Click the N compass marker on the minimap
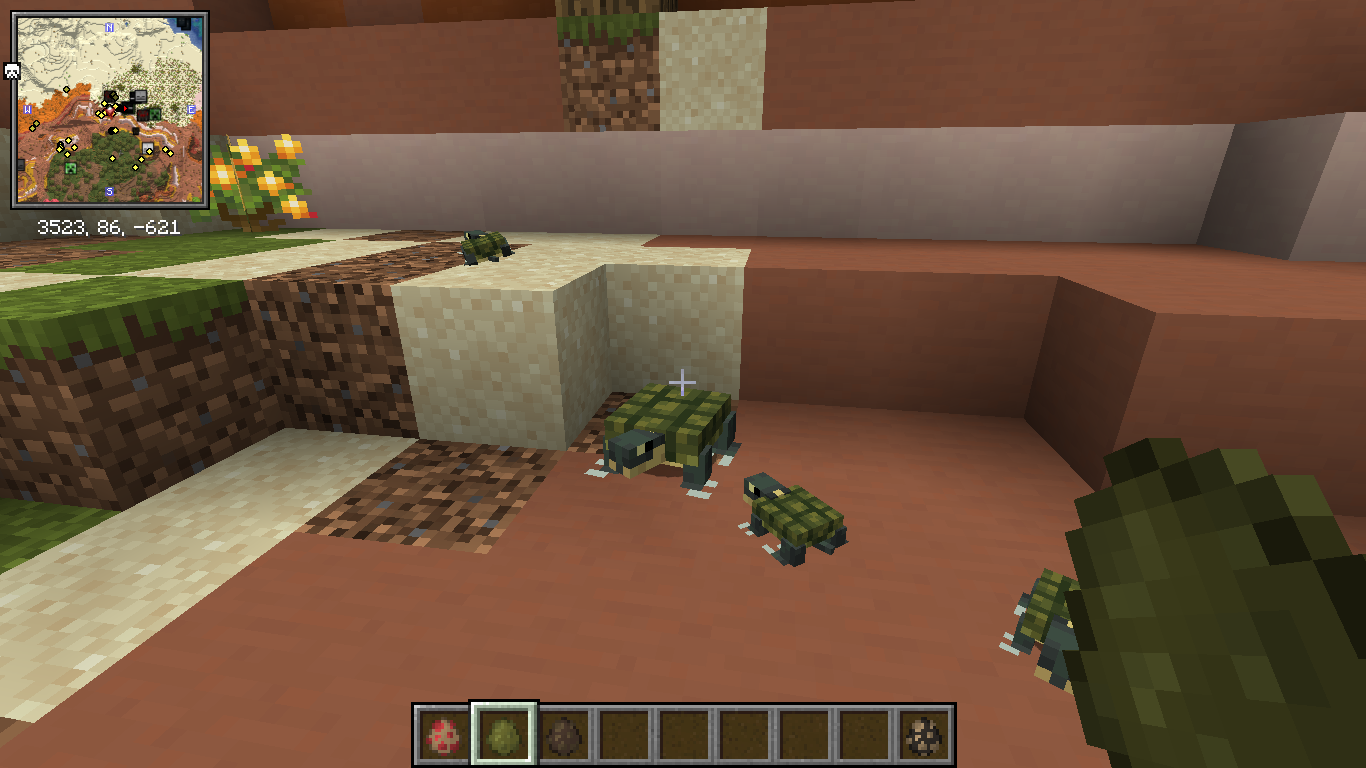Screen dimensions: 1366x768 [x=108, y=27]
